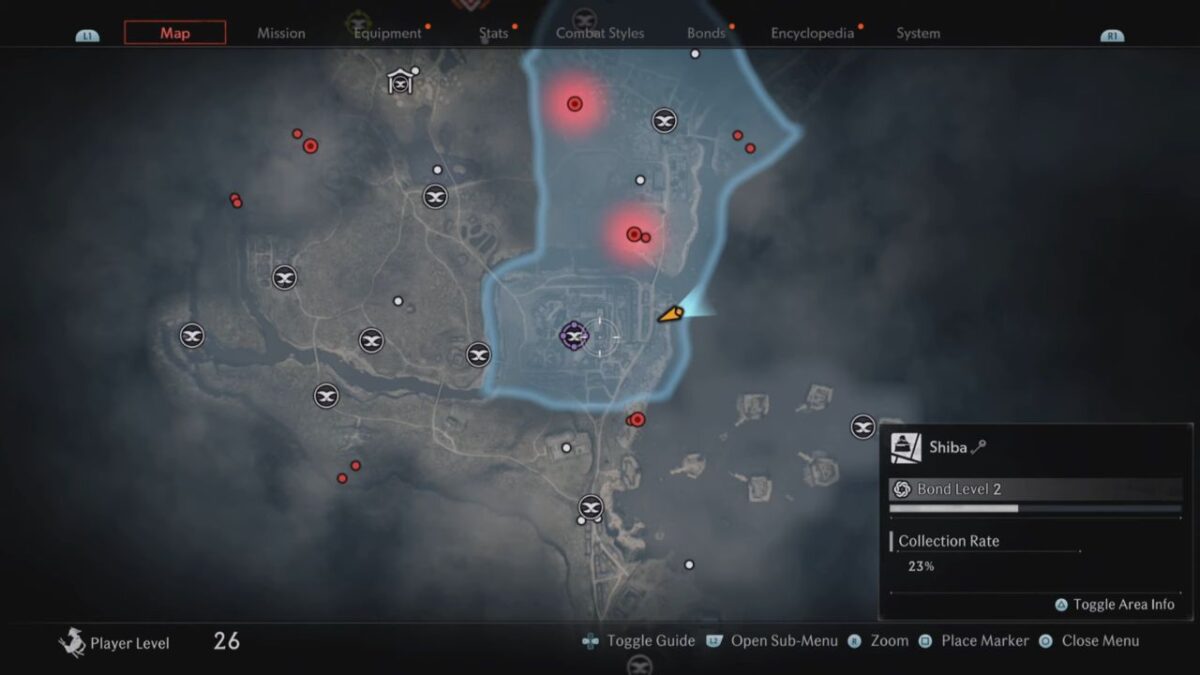Open the System tab
Image resolution: width=1200 pixels, height=675 pixels.
[918, 33]
